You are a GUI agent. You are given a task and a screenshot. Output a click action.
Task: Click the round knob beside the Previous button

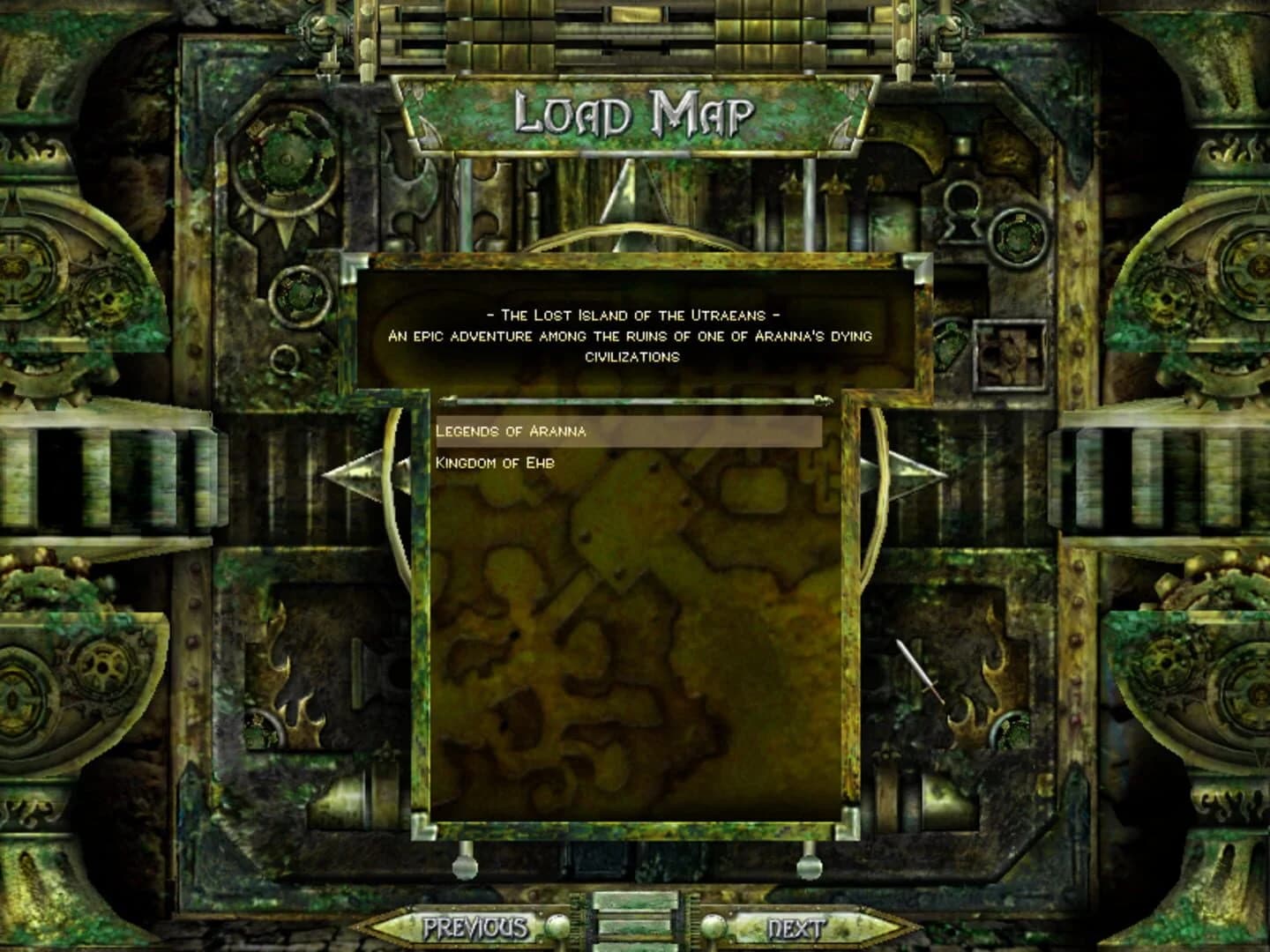557,927
